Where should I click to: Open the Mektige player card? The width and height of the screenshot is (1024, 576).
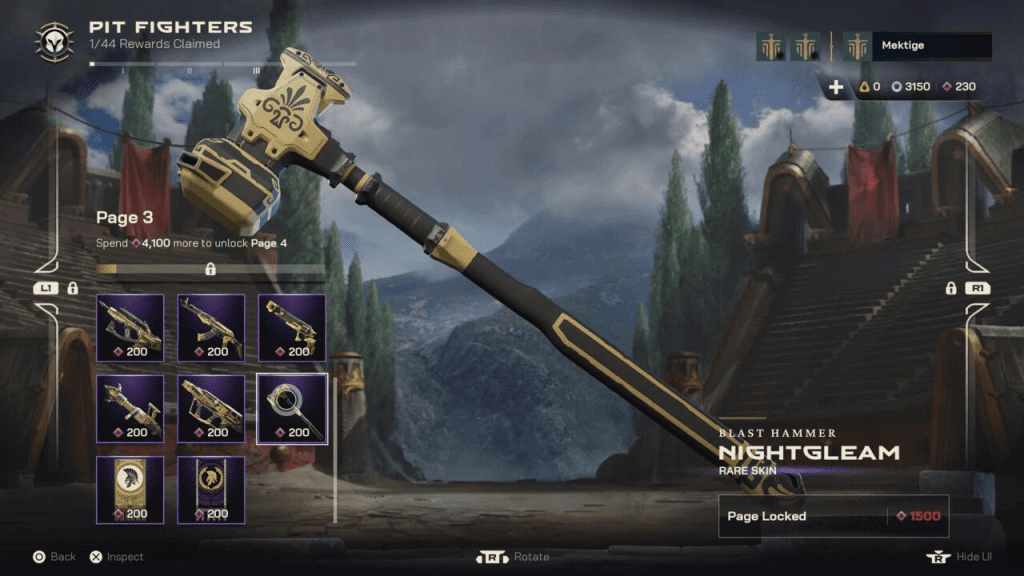930,46
